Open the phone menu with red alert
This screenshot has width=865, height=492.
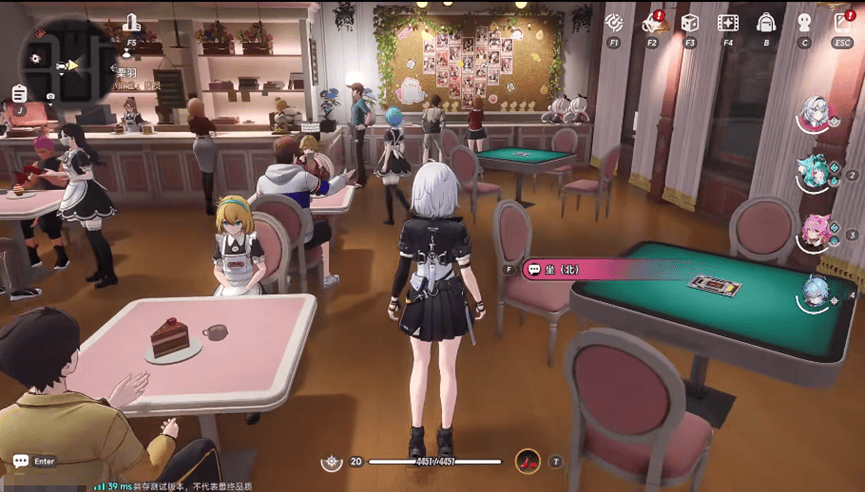click(x=652, y=21)
